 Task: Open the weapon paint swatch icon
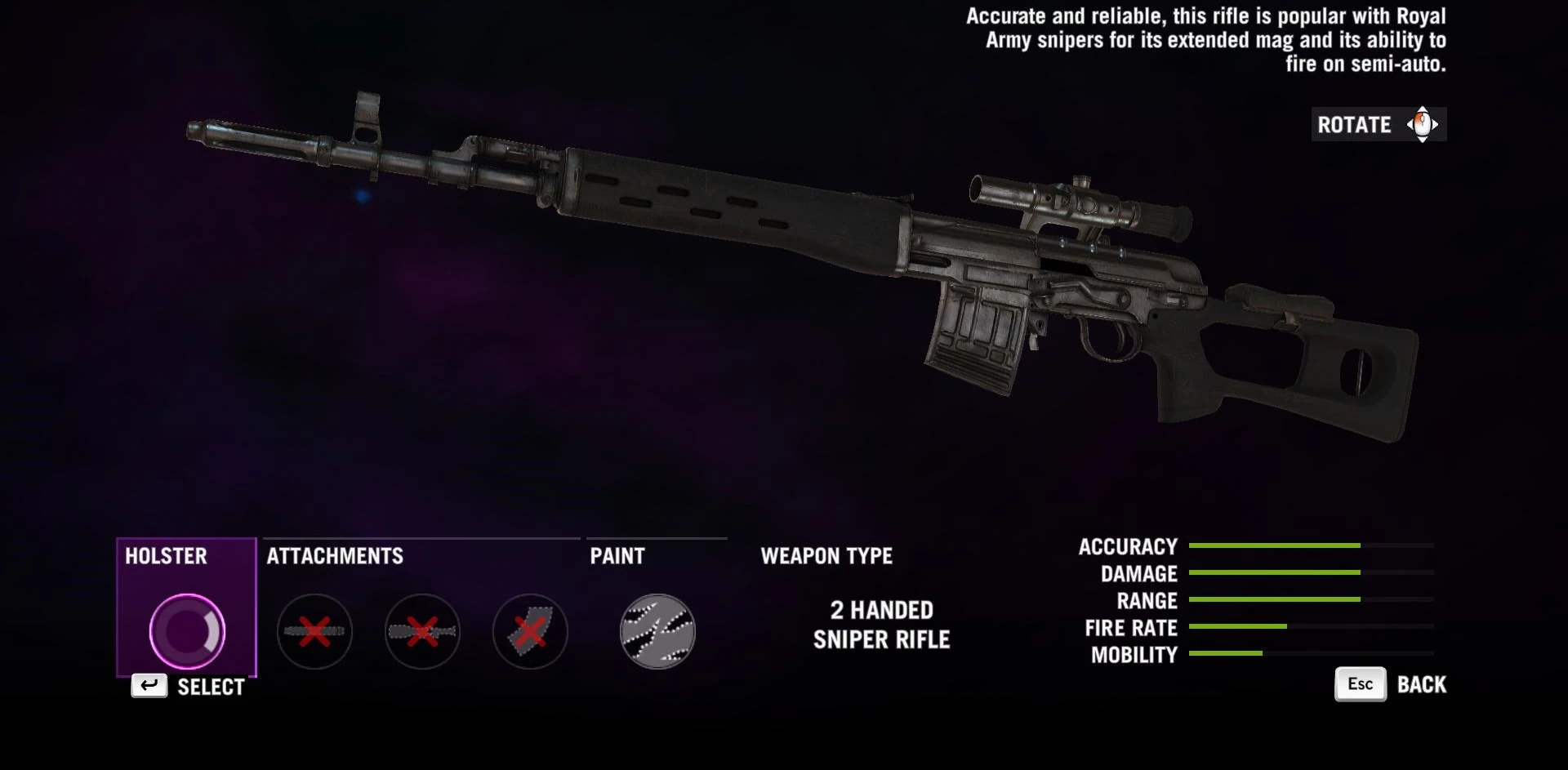pos(656,631)
